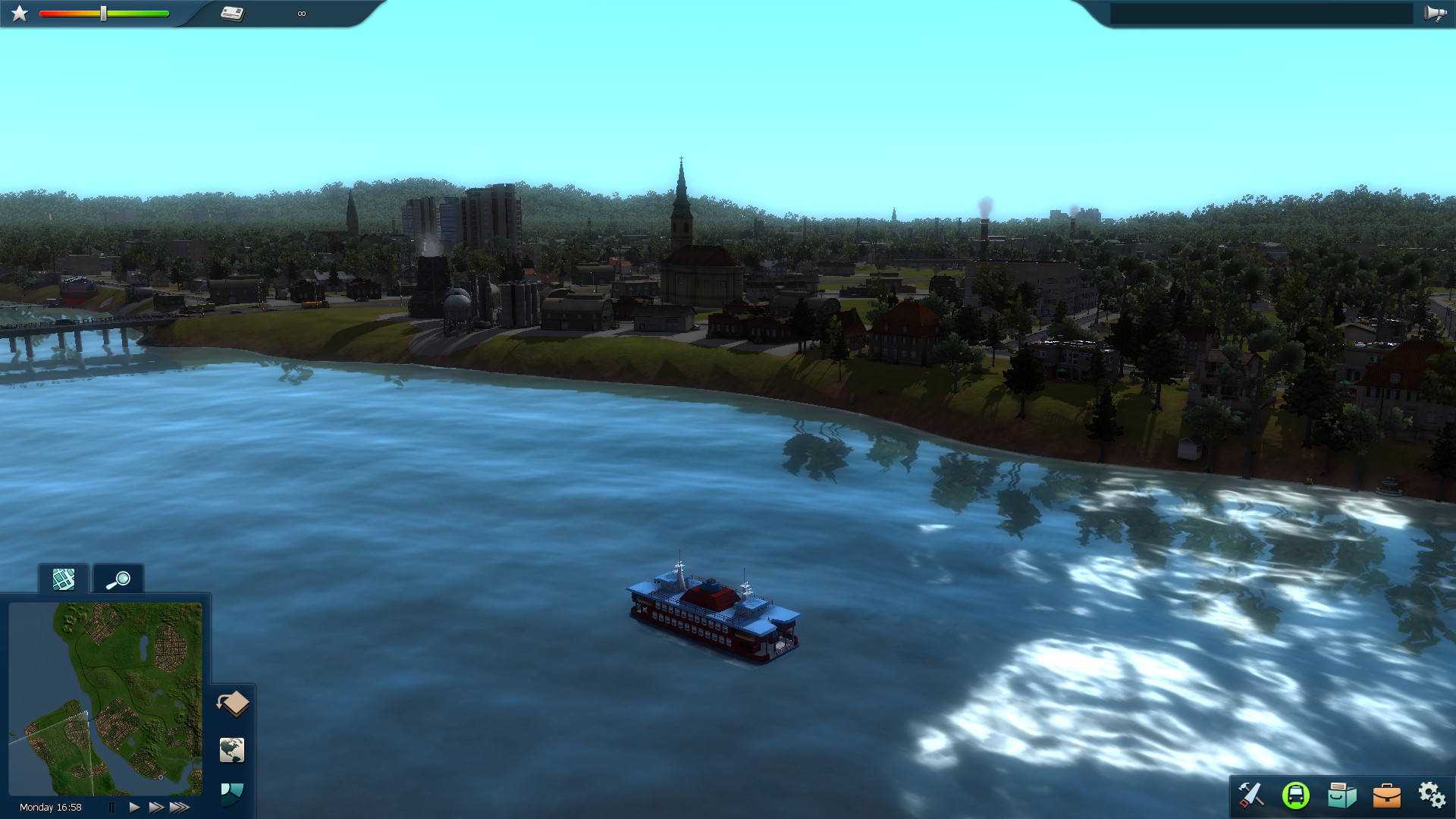Image resolution: width=1456 pixels, height=819 pixels.
Task: Click the star reputation icon
Action: click(20, 12)
